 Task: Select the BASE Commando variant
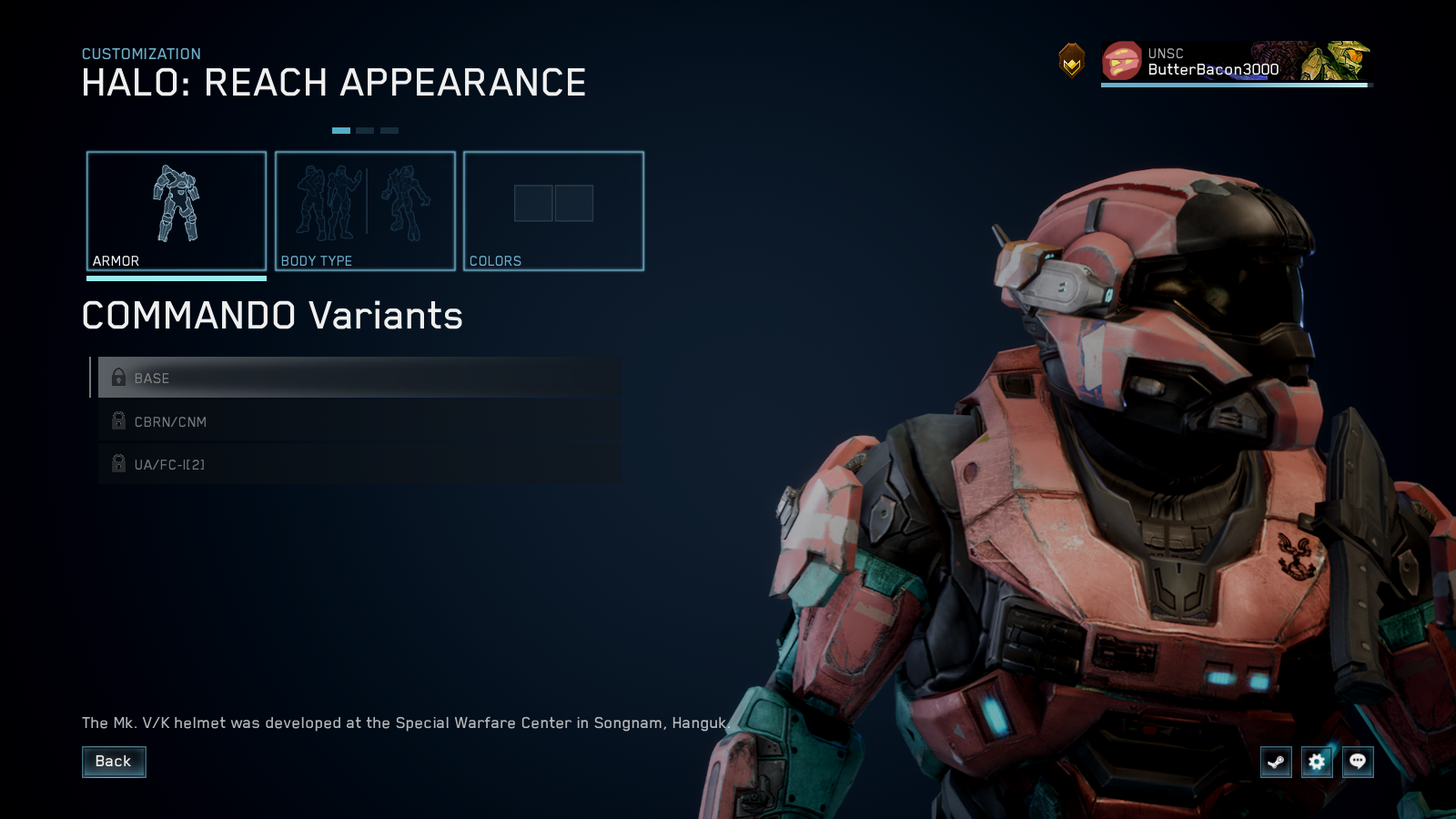point(355,378)
